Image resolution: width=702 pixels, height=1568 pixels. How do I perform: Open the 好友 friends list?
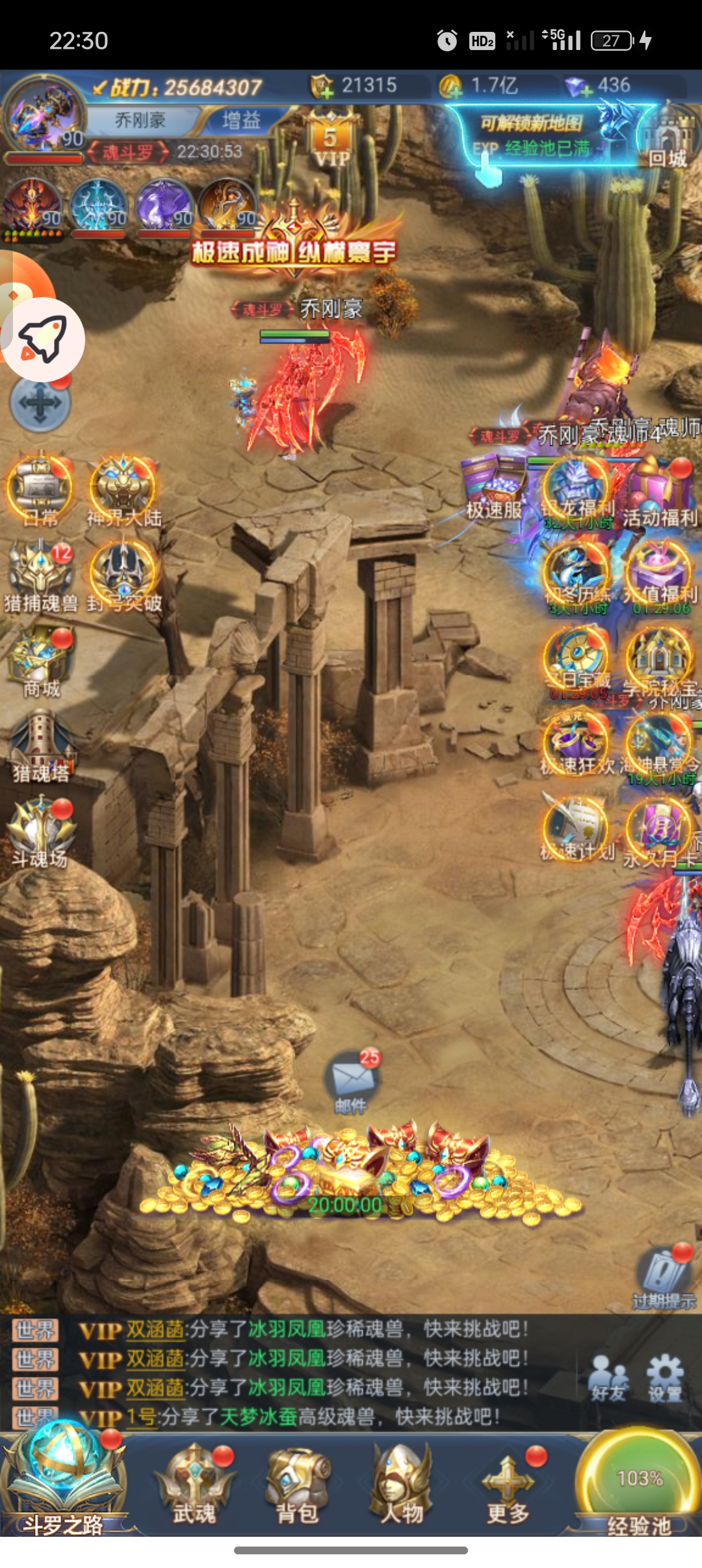pos(608,1377)
